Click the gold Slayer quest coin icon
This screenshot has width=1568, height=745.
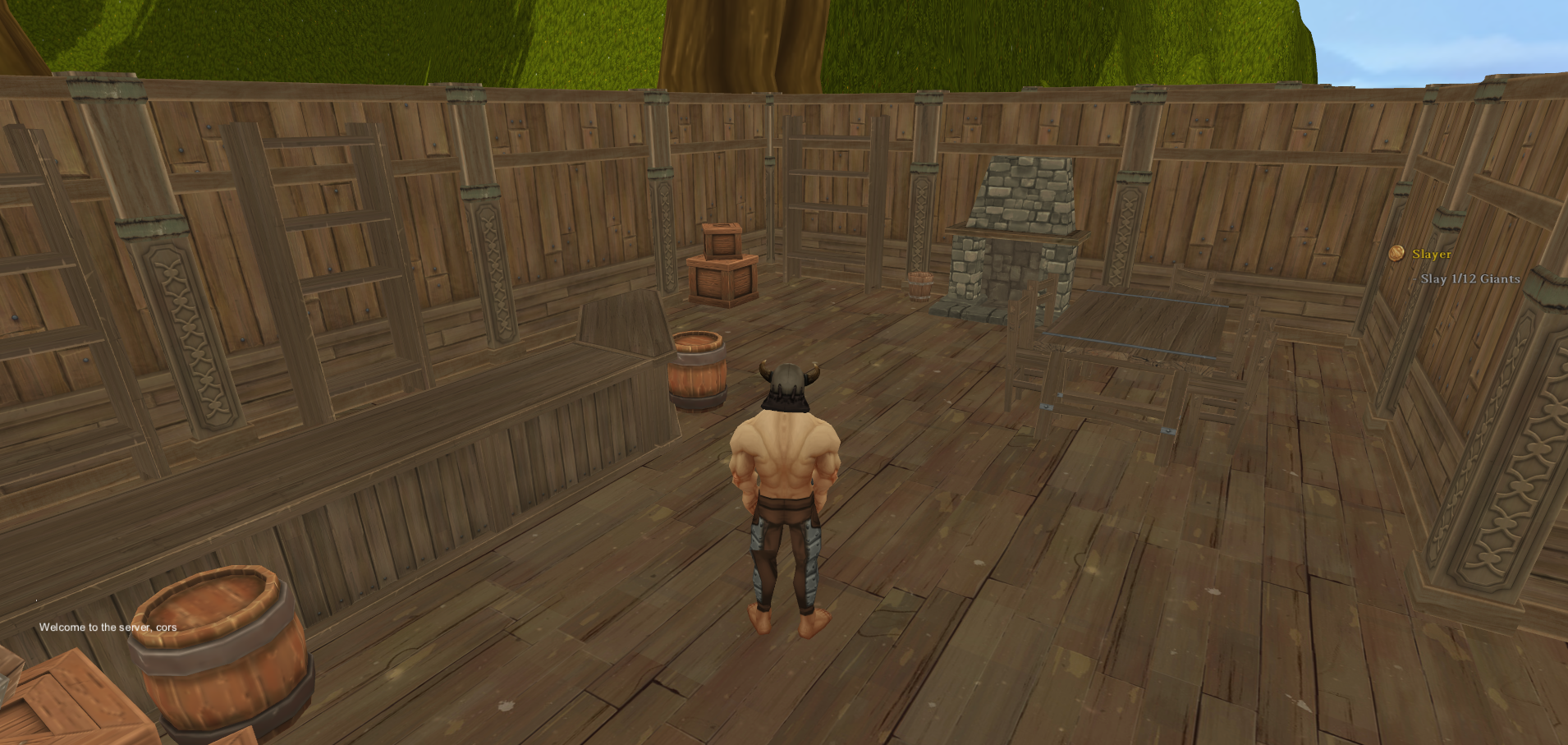pyautogui.click(x=1396, y=254)
